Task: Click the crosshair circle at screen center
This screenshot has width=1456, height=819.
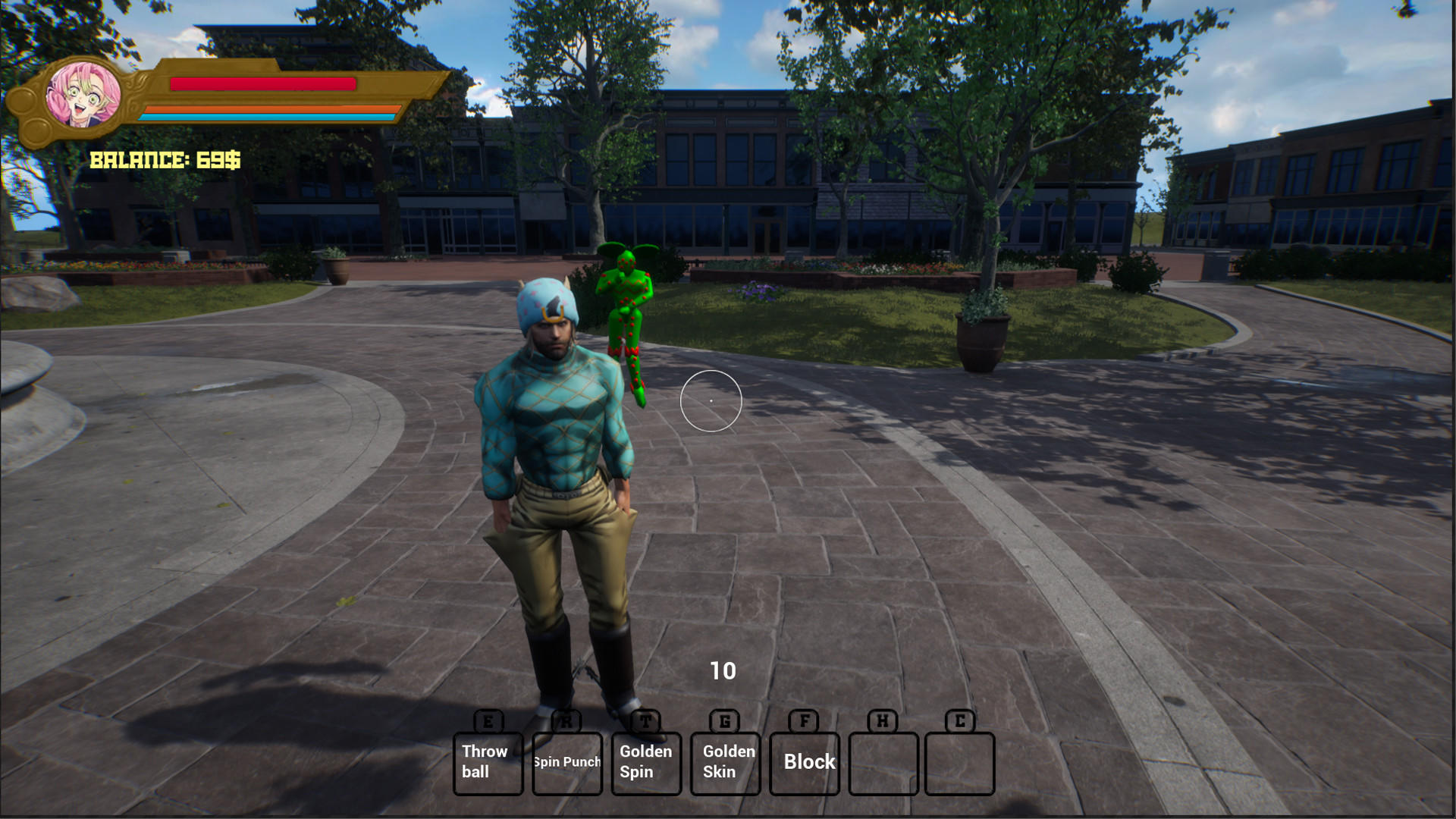Action: point(711,400)
